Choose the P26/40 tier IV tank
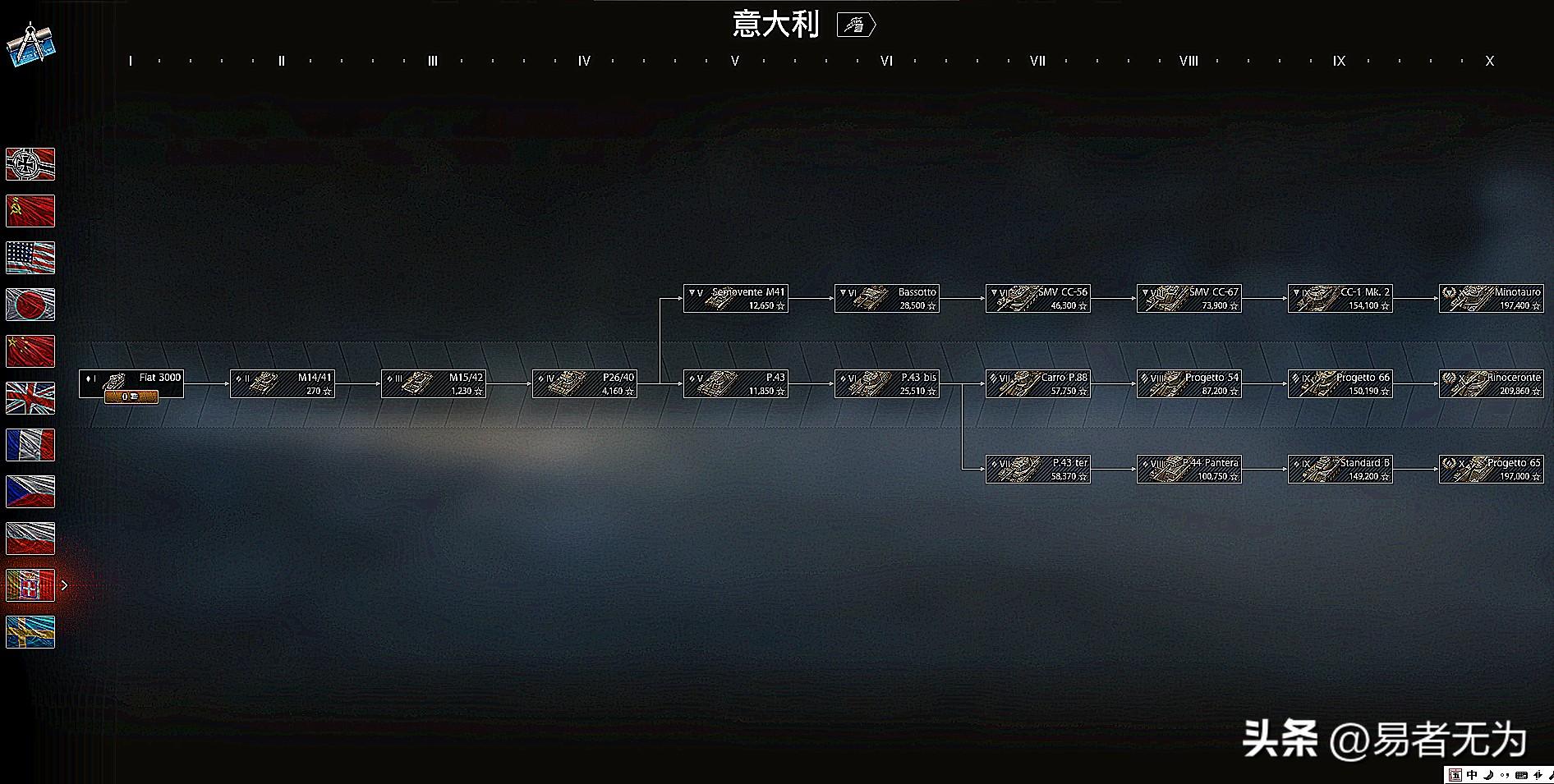The height and width of the screenshot is (784, 1554). (x=585, y=383)
